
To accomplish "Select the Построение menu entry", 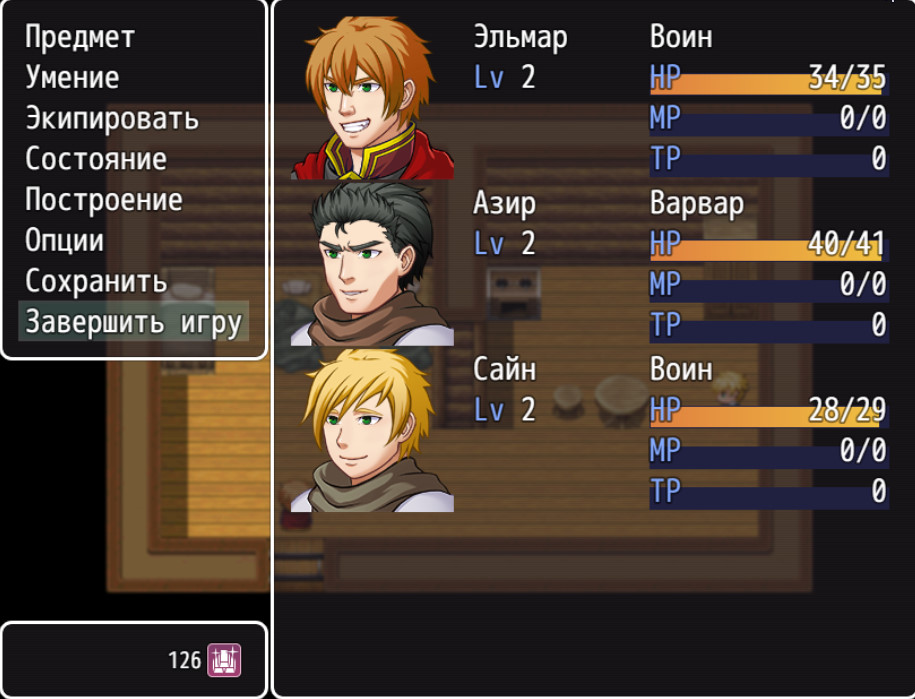I will click(x=103, y=200).
